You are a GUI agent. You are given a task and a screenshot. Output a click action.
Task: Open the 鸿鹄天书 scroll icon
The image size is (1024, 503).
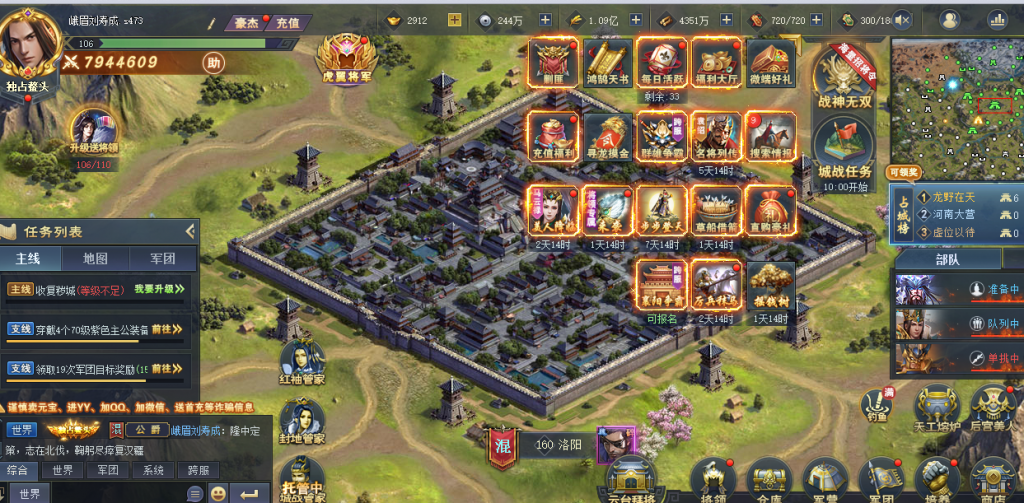(607, 65)
